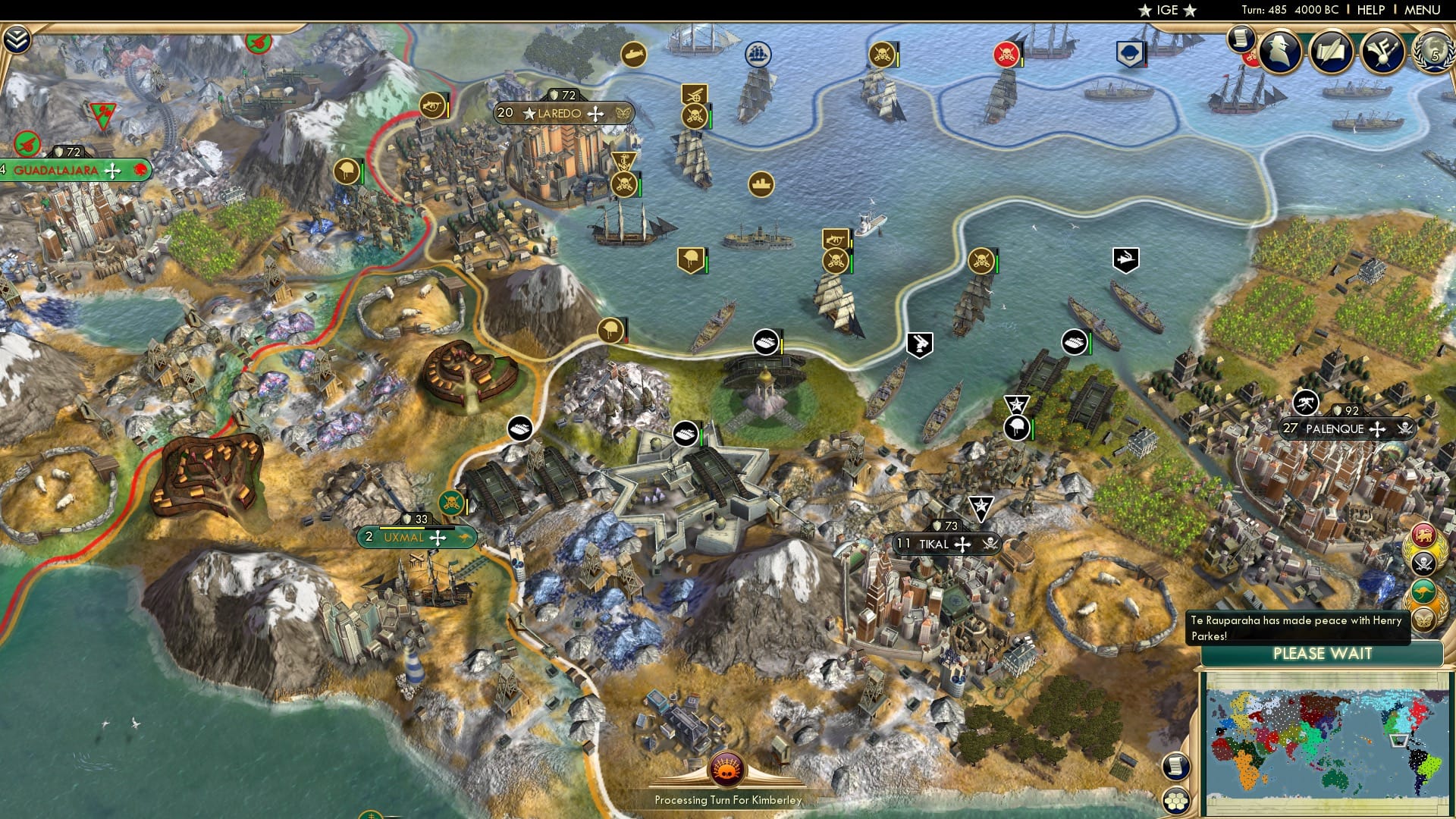Click the butterfly medallion on the right edge
The image size is (1456, 819).
1425,620
